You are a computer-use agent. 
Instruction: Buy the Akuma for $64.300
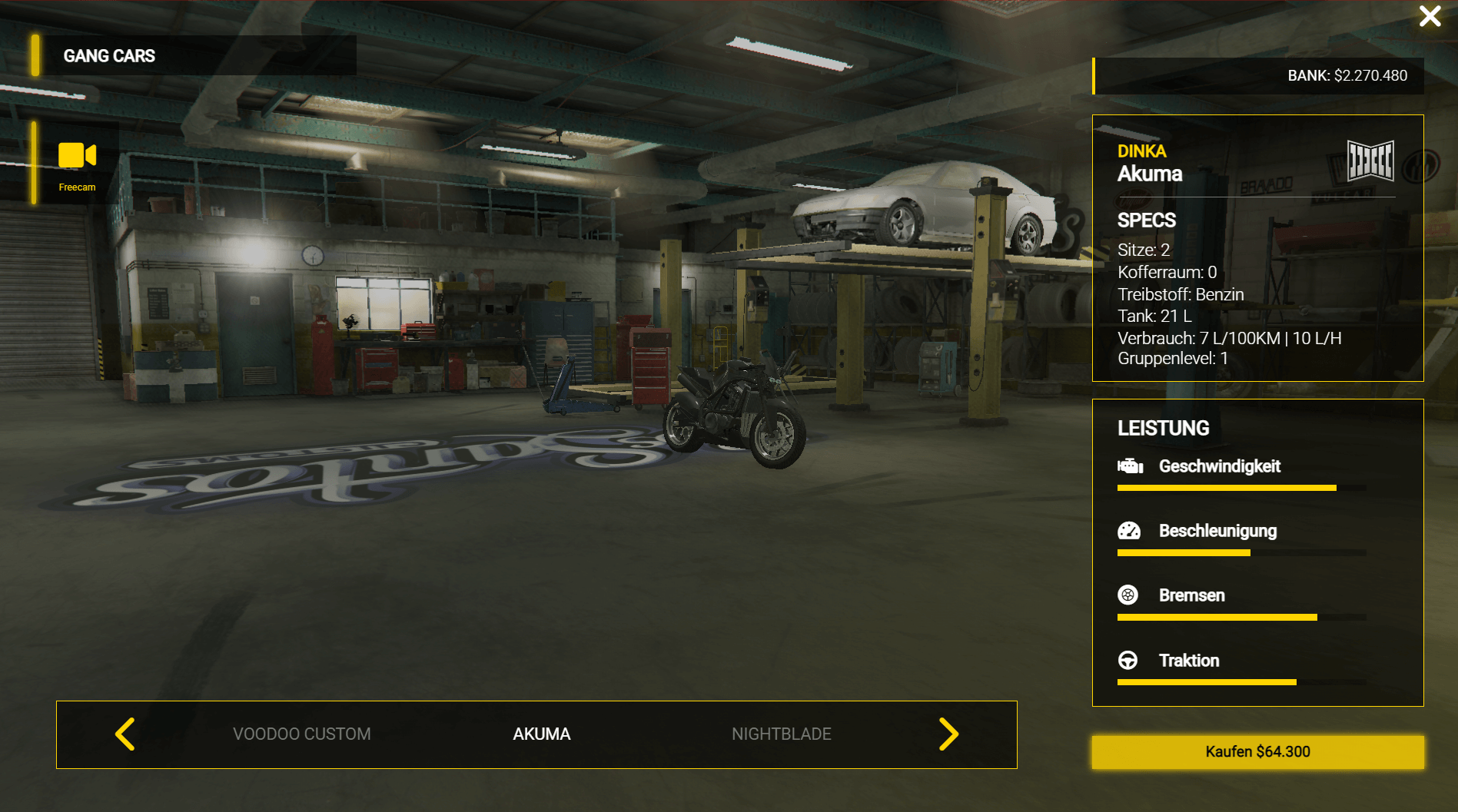pyautogui.click(x=1257, y=751)
